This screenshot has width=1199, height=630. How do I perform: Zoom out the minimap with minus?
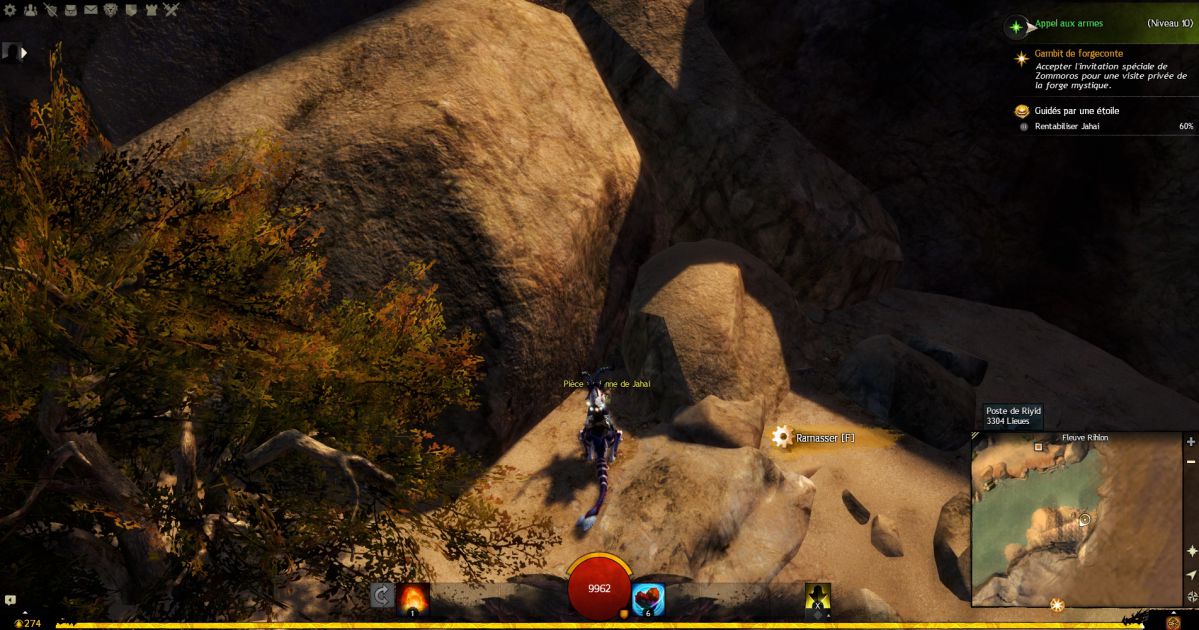pyautogui.click(x=1191, y=461)
